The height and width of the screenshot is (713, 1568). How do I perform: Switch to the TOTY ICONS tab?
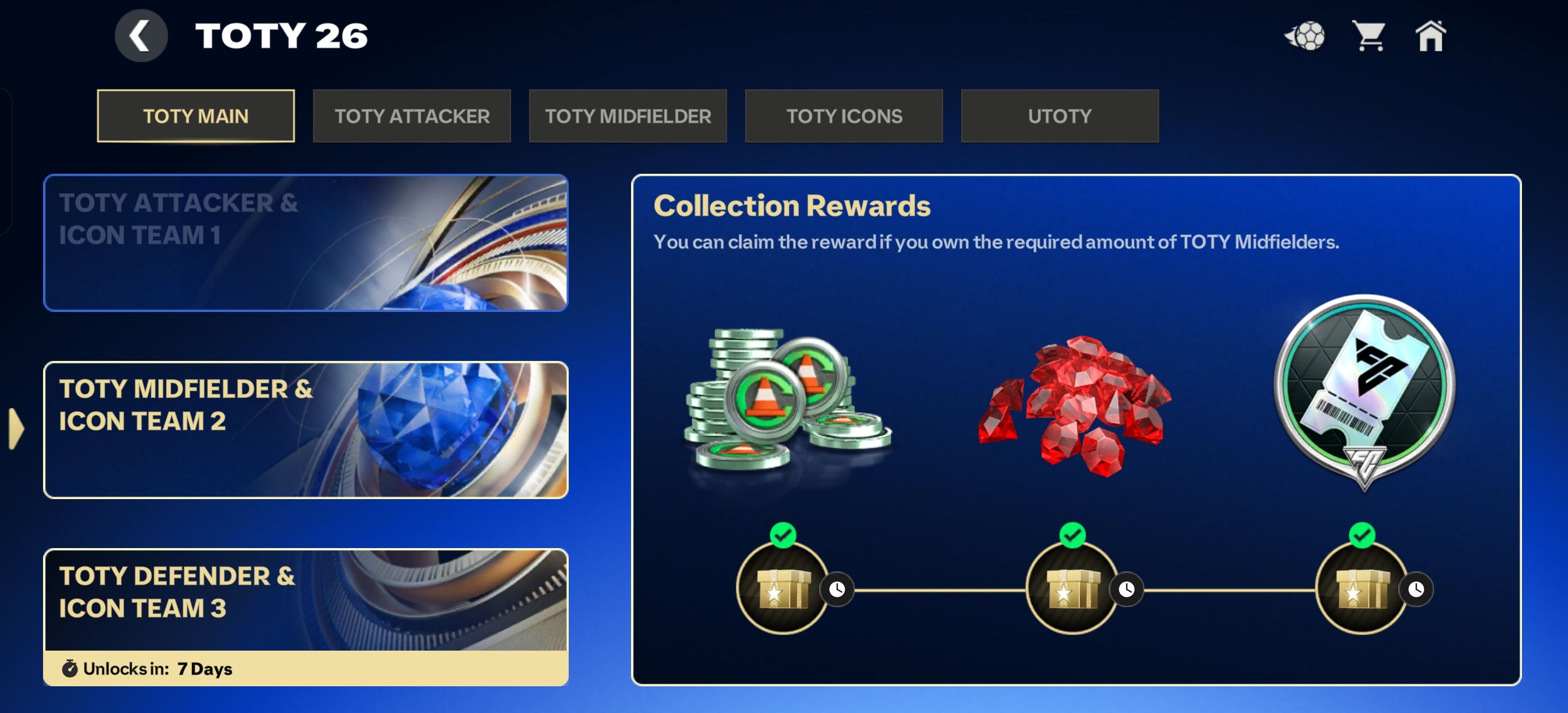point(844,116)
